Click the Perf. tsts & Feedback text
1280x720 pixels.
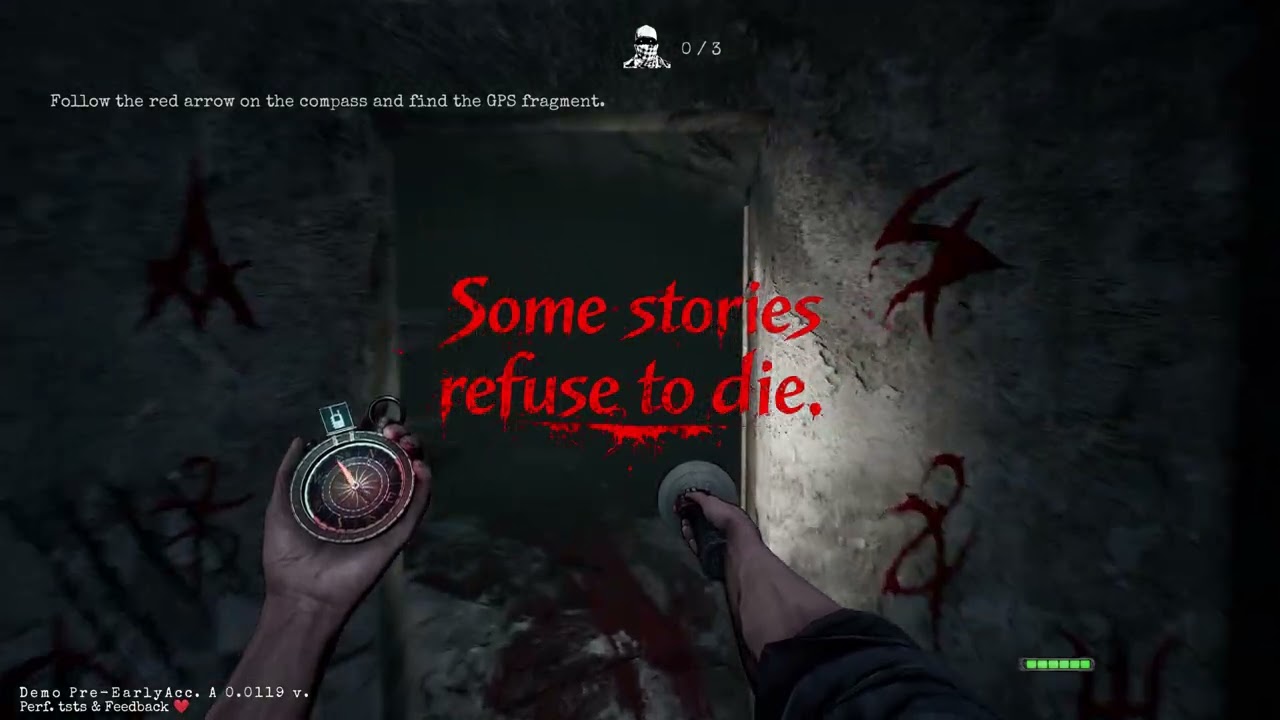tap(95, 706)
